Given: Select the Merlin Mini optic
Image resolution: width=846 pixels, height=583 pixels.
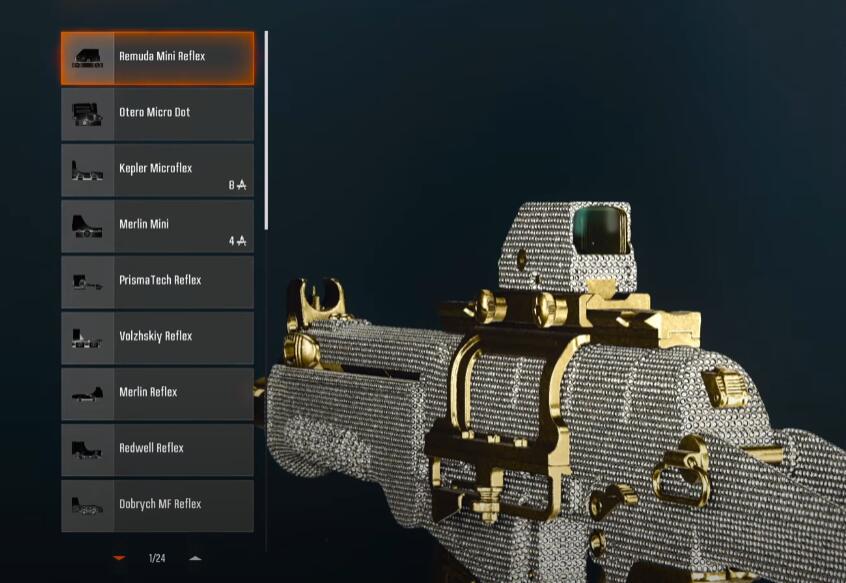Looking at the screenshot, I should 157,226.
